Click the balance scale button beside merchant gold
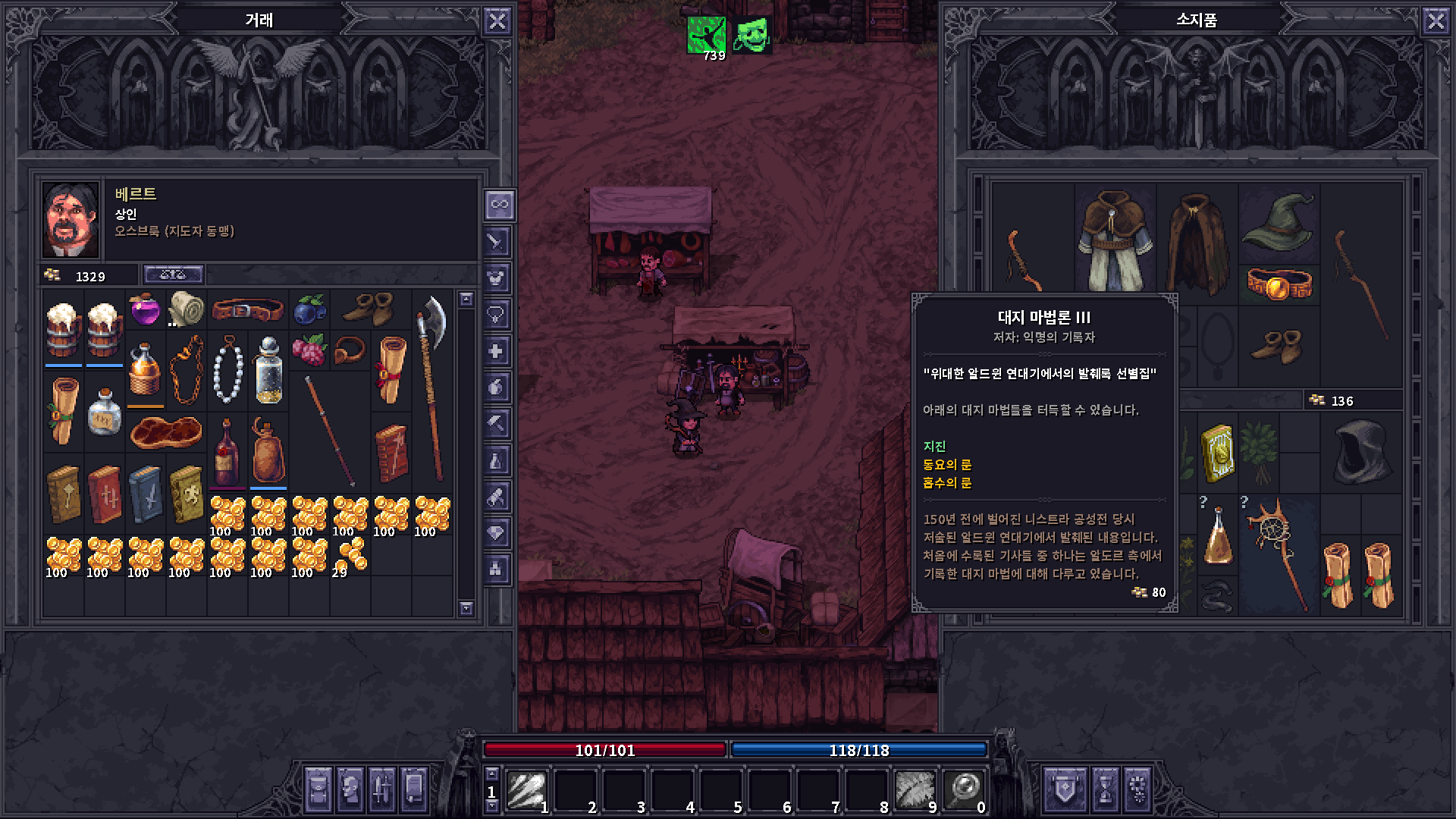Viewport: 1456px width, 819px height. (174, 275)
